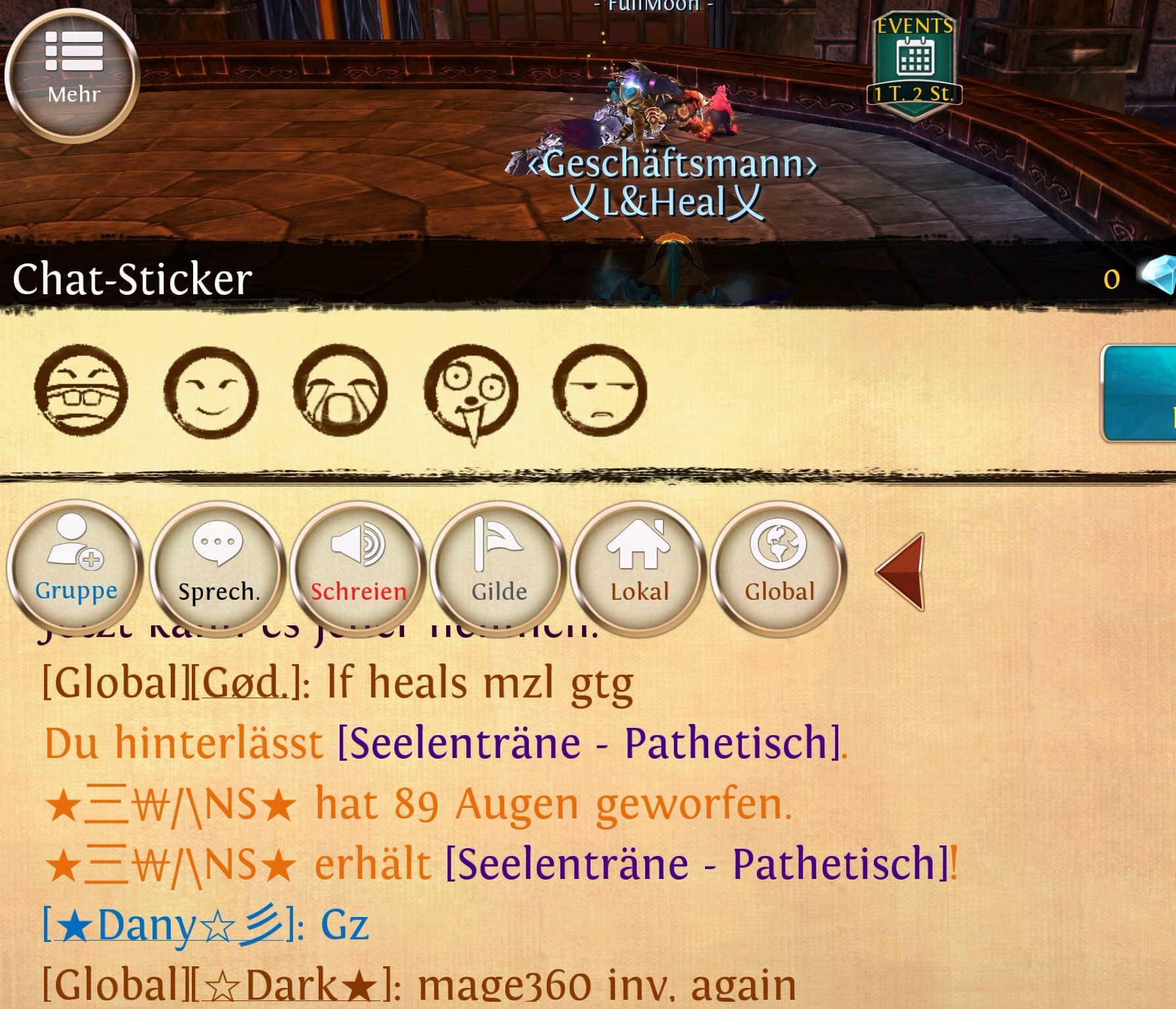Select the angry glasses face sticker
1176x1009 pixels.
click(81, 392)
